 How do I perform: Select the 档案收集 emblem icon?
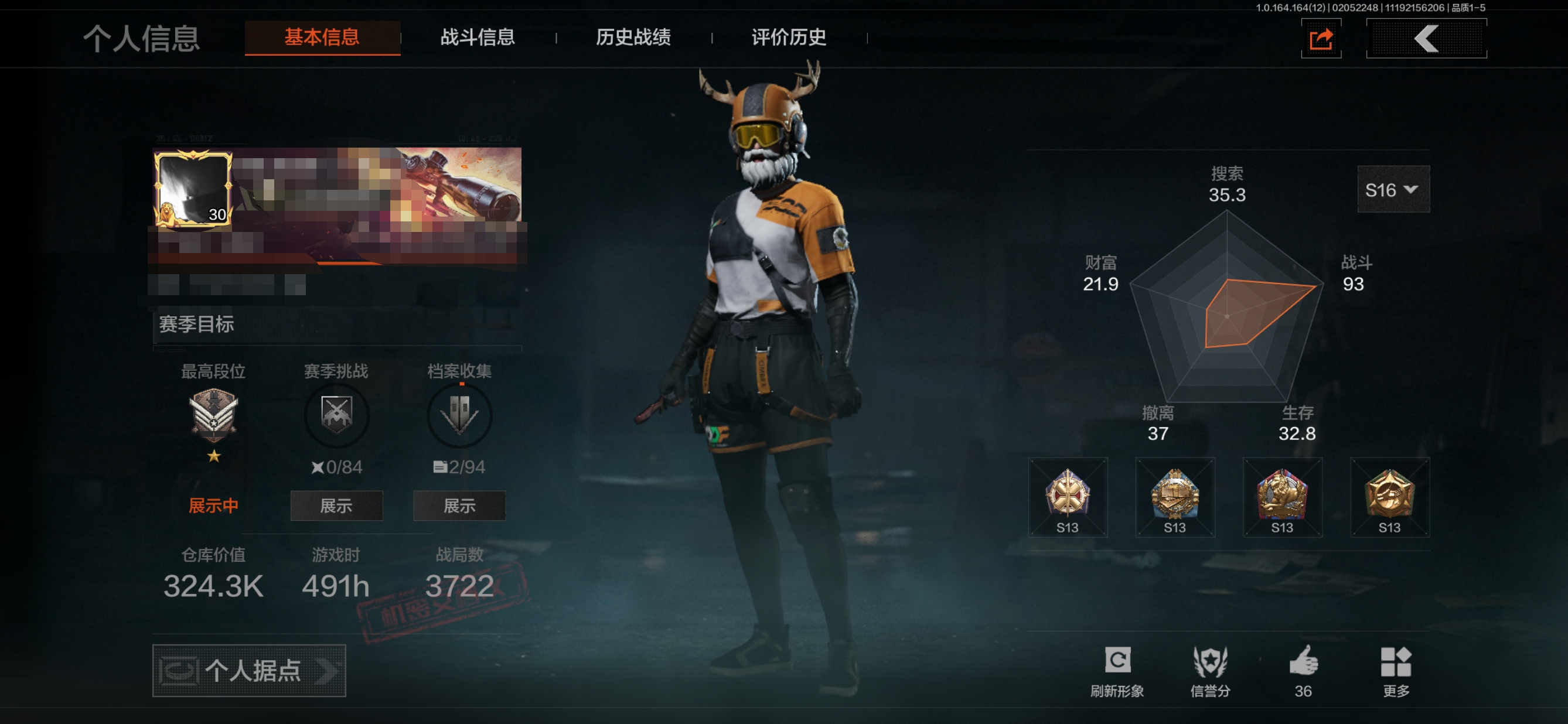click(459, 415)
